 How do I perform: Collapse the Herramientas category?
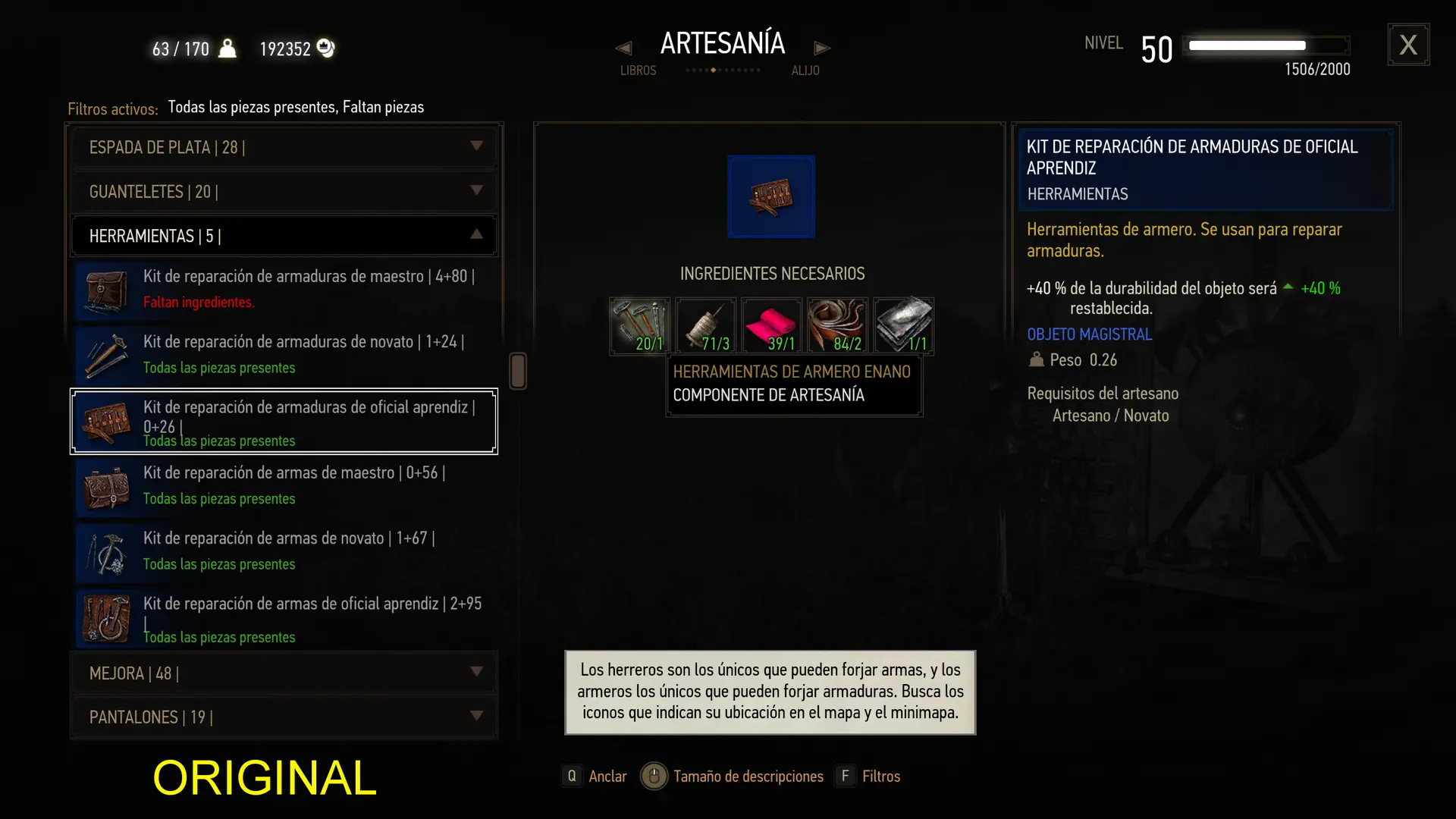284,236
